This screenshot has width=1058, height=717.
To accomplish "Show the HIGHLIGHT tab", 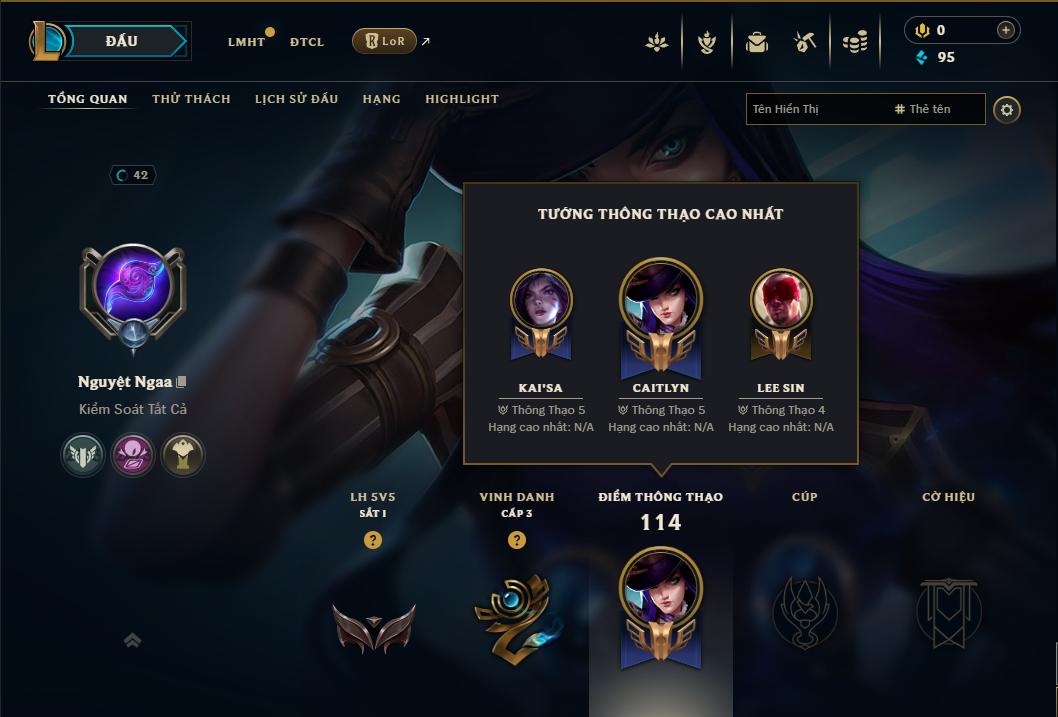I will [461, 99].
